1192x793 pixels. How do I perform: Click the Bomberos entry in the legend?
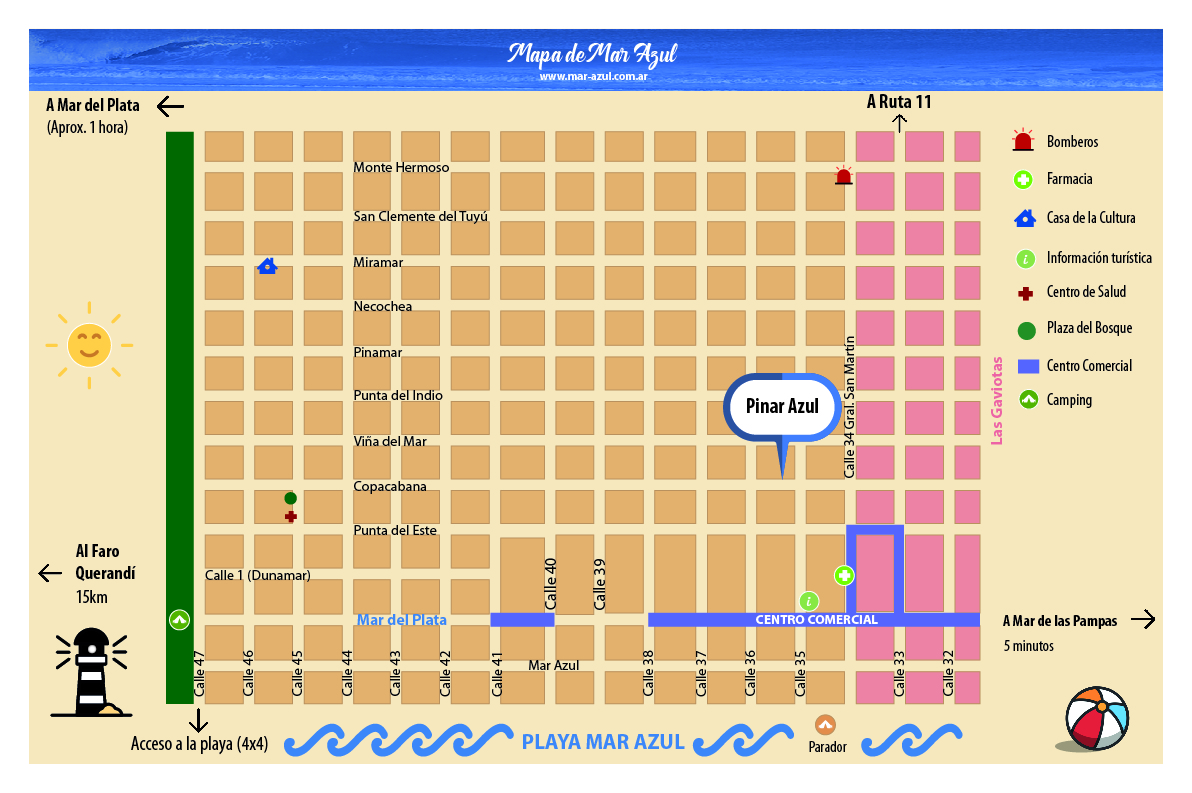[x=1072, y=142]
